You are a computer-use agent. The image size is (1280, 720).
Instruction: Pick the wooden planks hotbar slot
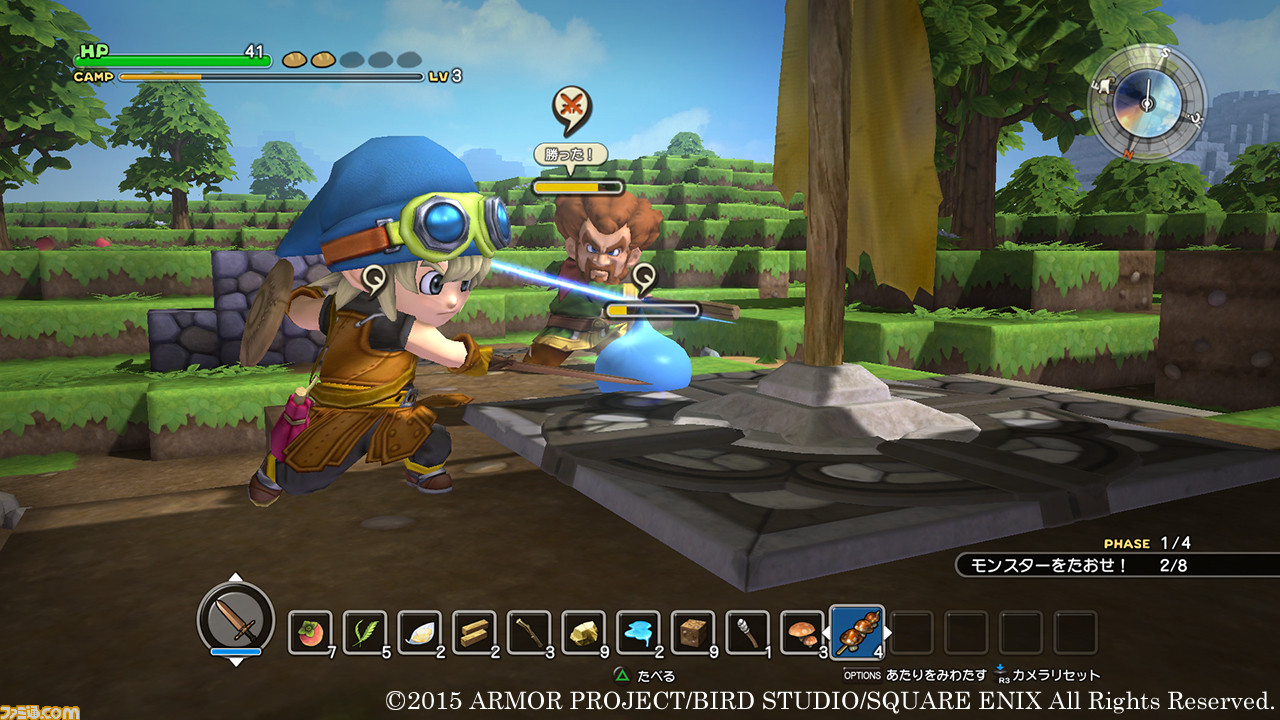pyautogui.click(x=474, y=632)
